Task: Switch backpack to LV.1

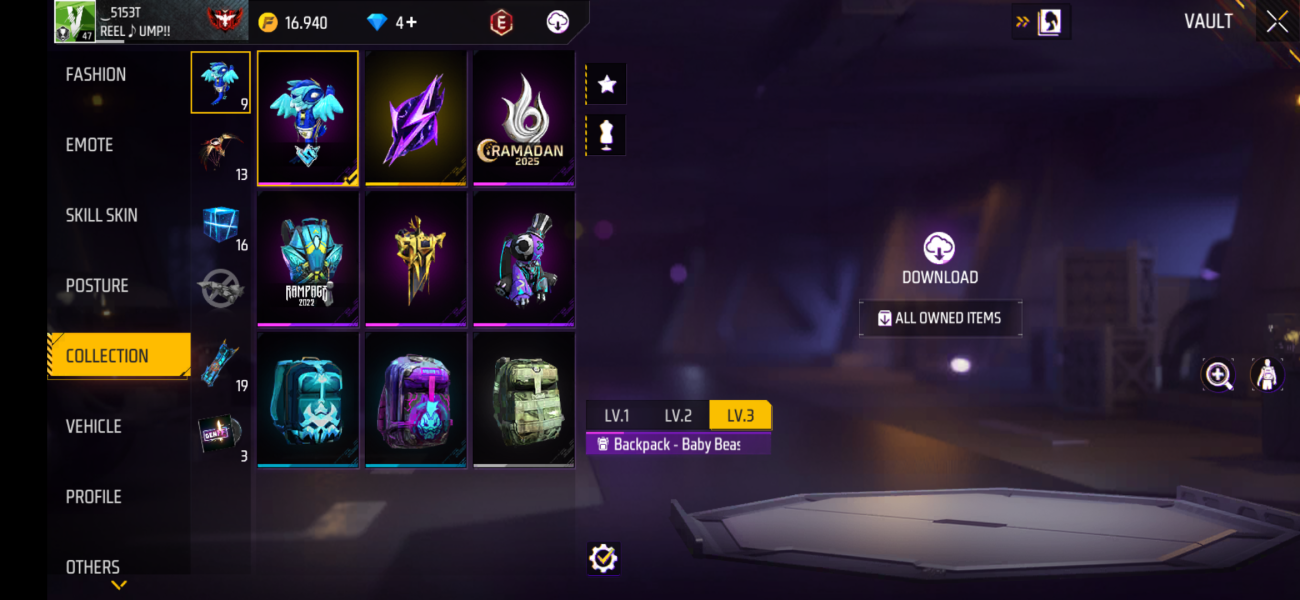Action: [617, 416]
